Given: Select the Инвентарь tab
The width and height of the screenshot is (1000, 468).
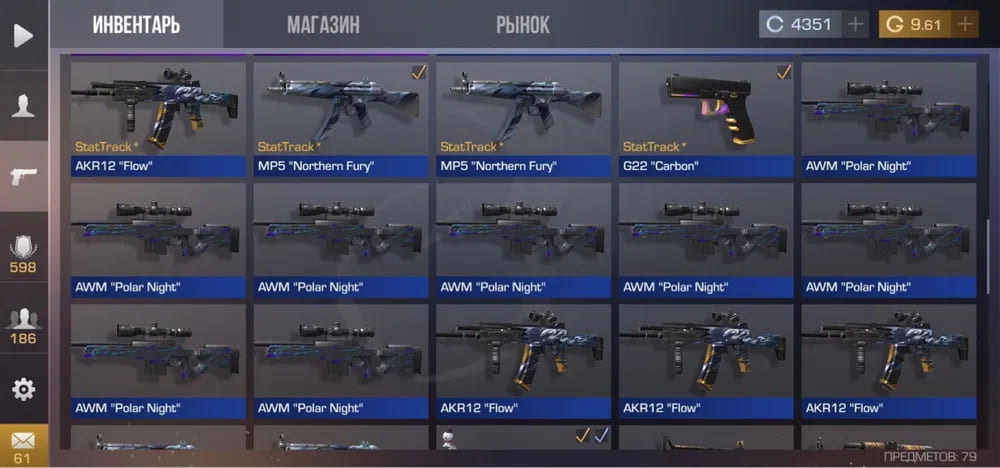Looking at the screenshot, I should [136, 25].
